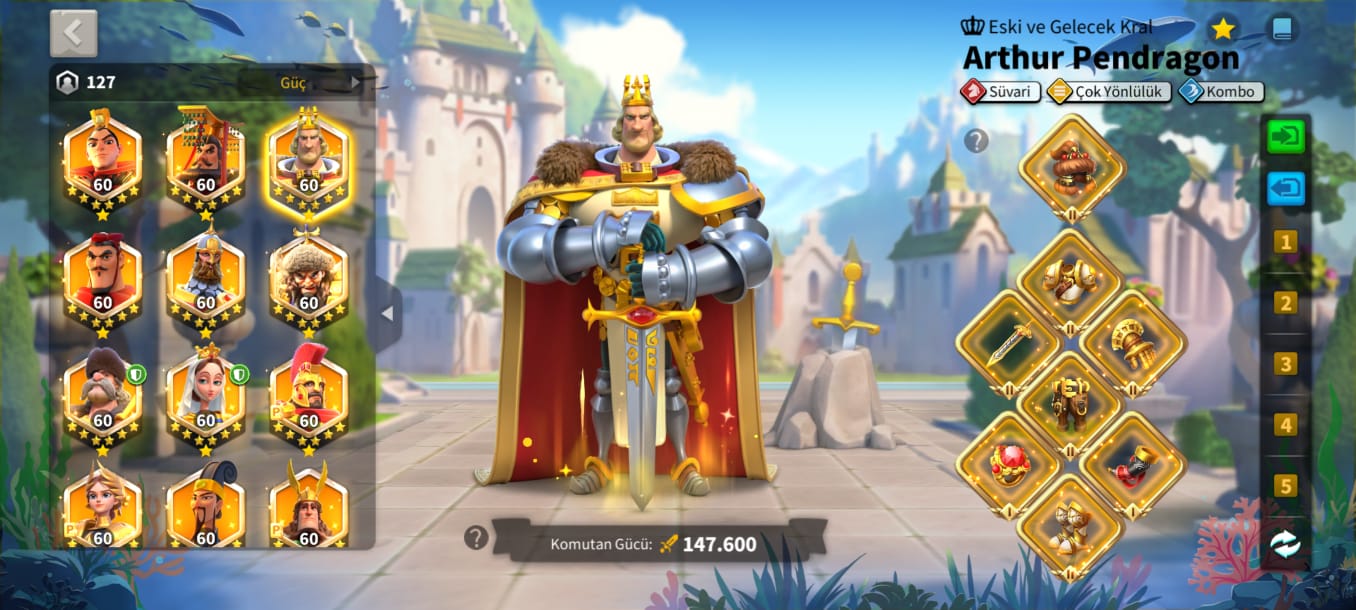Go back with the arrow button
The width and height of the screenshot is (1356, 610).
click(x=74, y=33)
